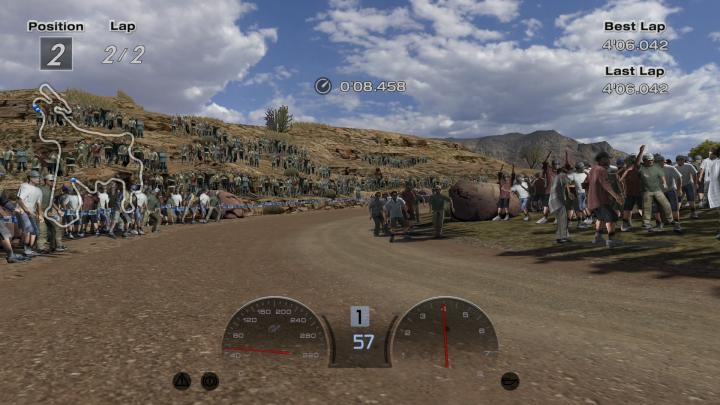Click the dark indicator icon right of the tachometer
This screenshot has height=405, width=720.
[x=510, y=380]
